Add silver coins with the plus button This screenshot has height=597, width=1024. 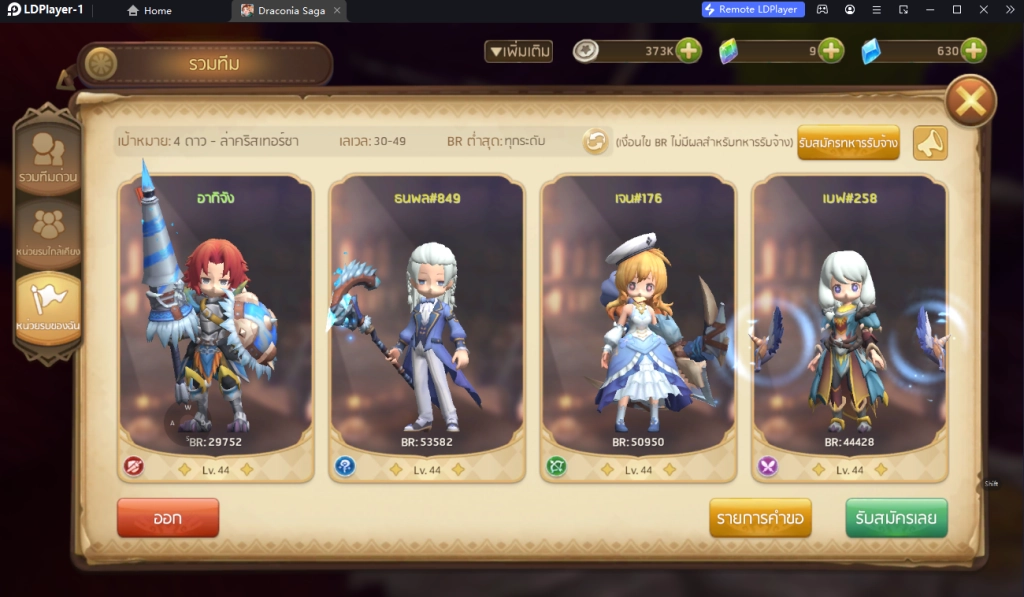click(688, 50)
